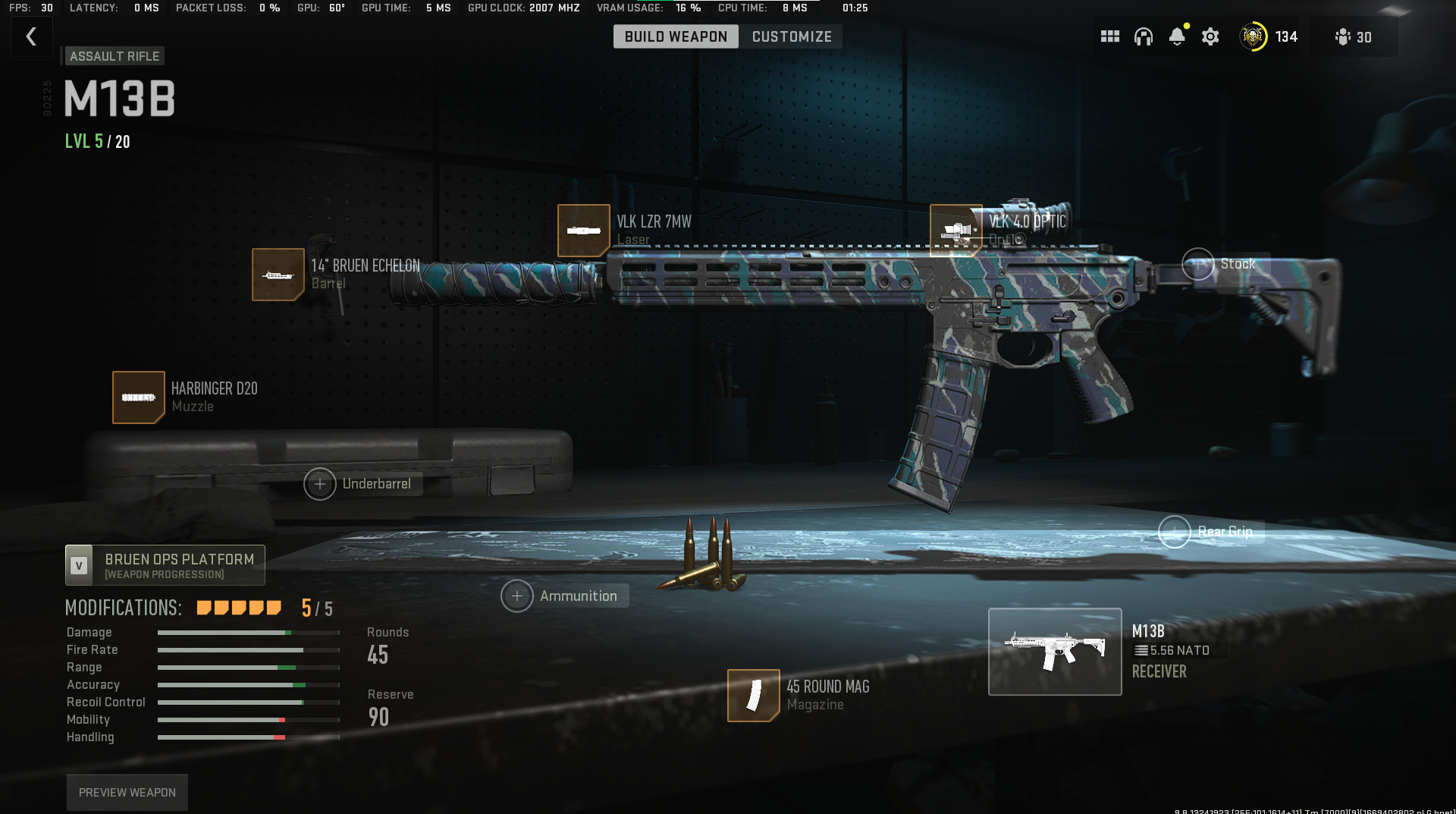
Task: Select the Build Weapon tab
Action: point(676,36)
